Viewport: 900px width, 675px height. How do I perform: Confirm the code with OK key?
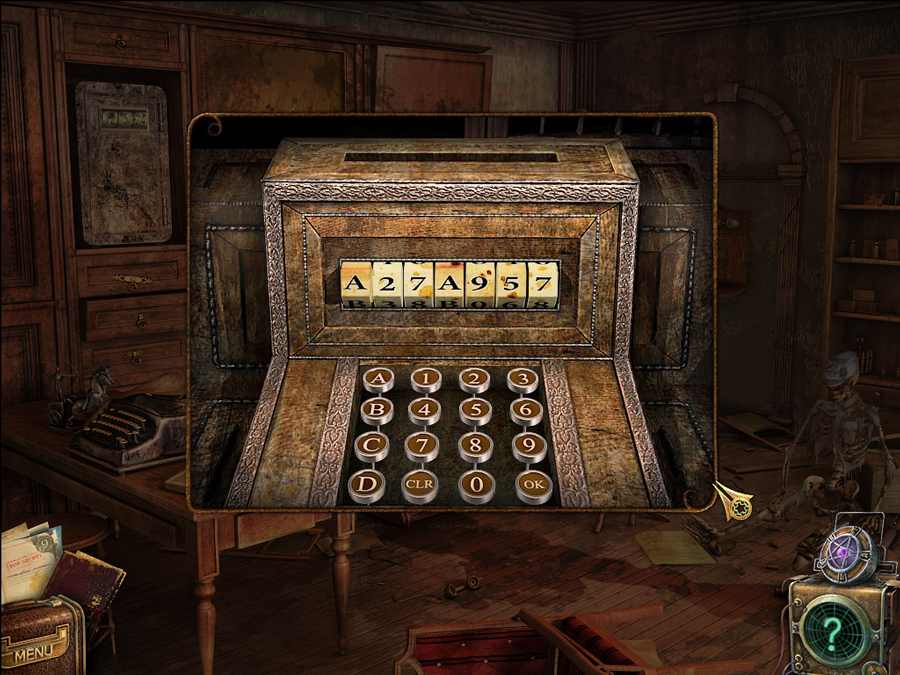tap(533, 486)
